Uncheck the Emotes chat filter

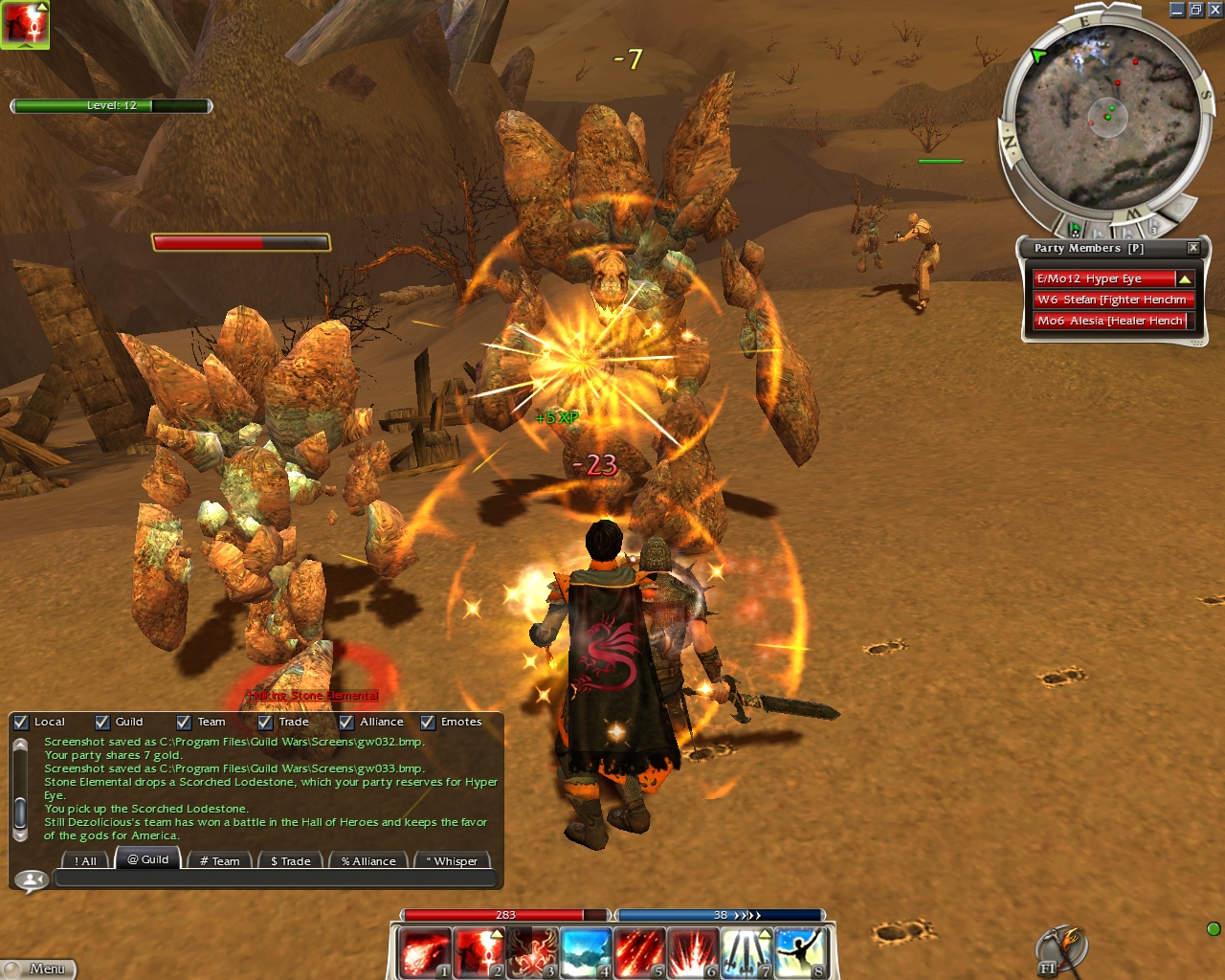pyautogui.click(x=428, y=723)
